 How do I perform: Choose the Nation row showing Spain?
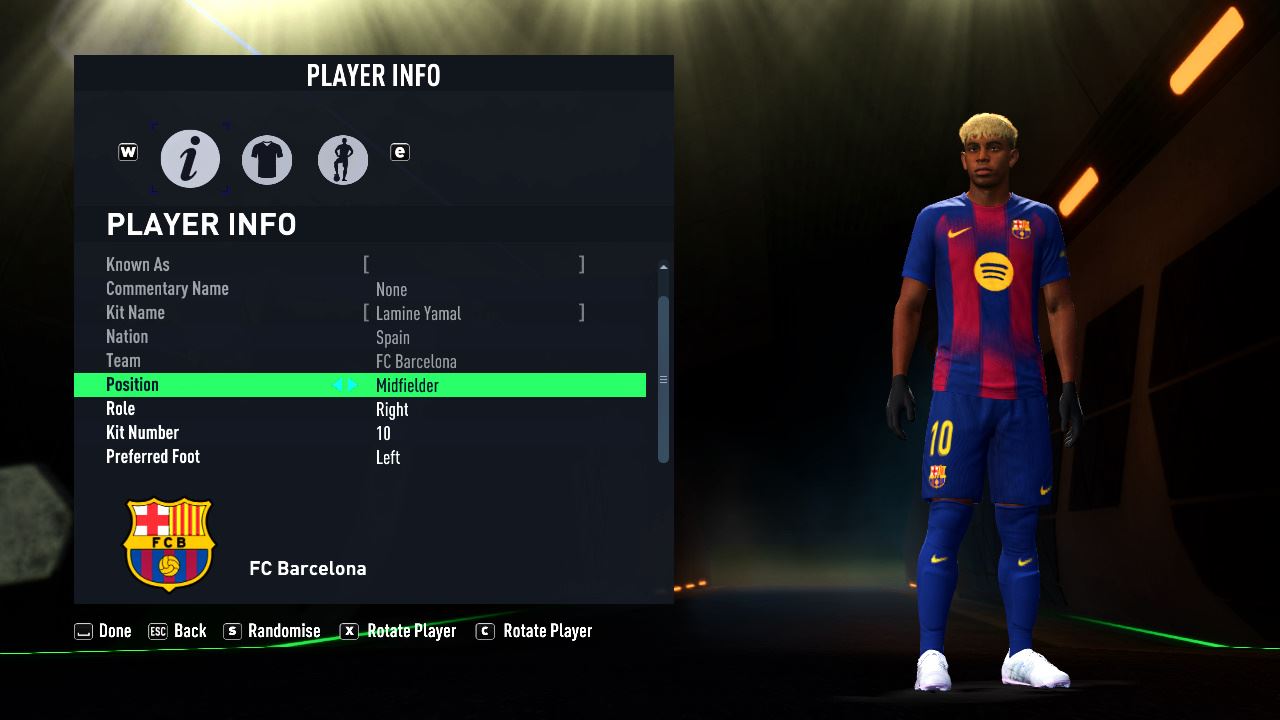point(360,337)
